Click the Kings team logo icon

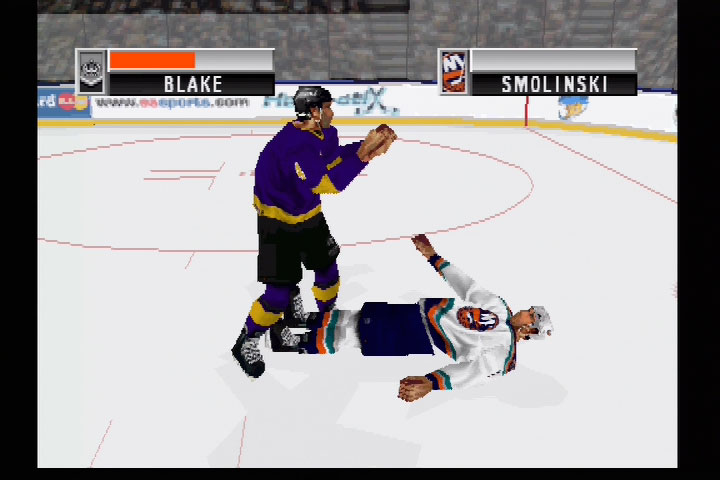[x=91, y=72]
